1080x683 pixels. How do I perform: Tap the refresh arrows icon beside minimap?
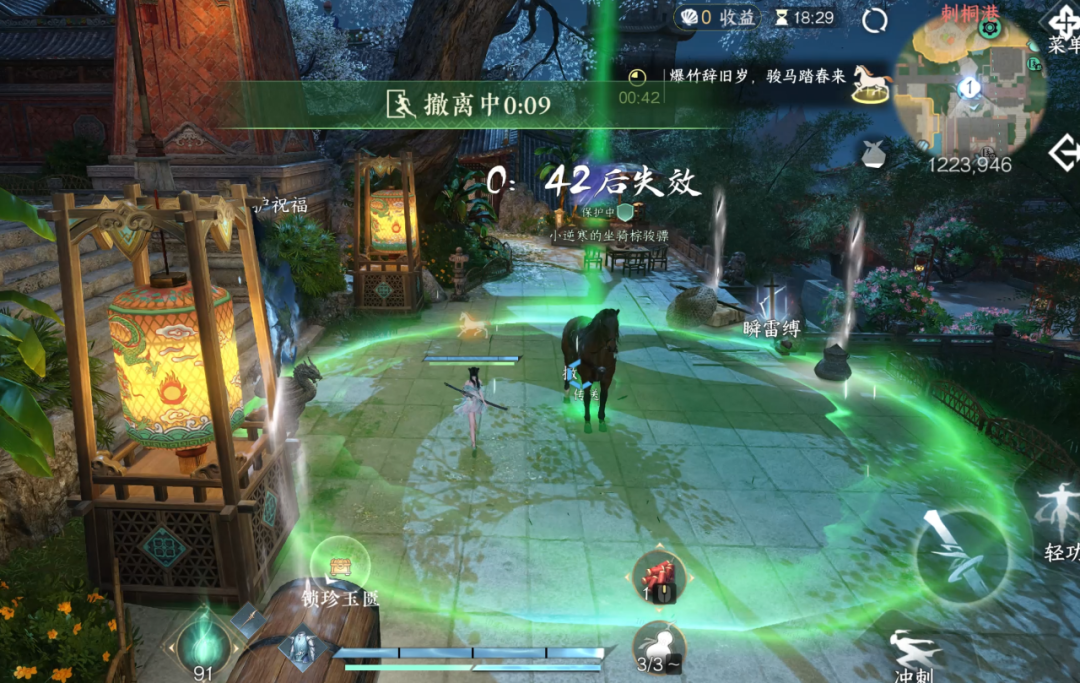[875, 20]
